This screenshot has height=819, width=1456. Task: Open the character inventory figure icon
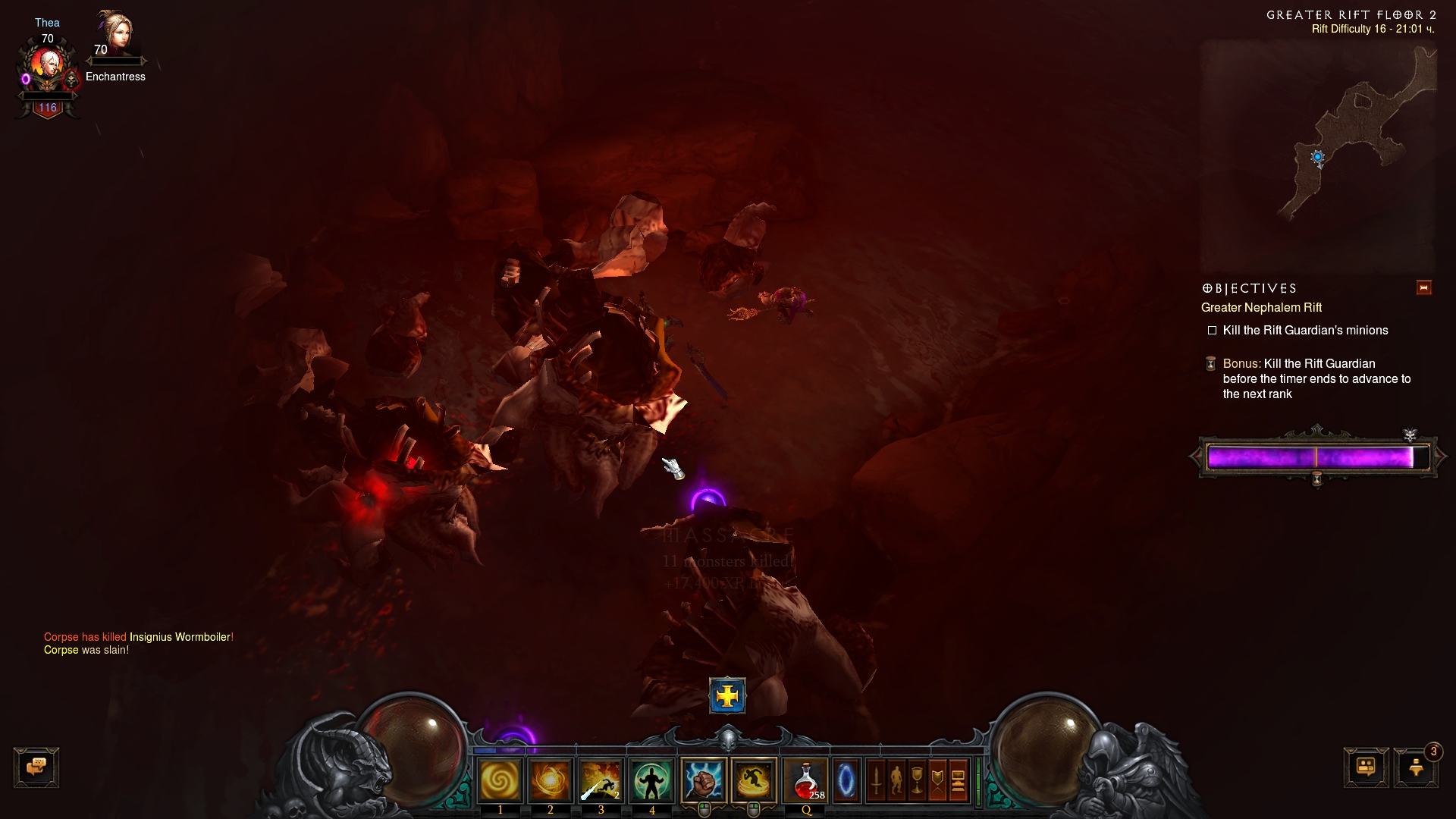click(896, 780)
